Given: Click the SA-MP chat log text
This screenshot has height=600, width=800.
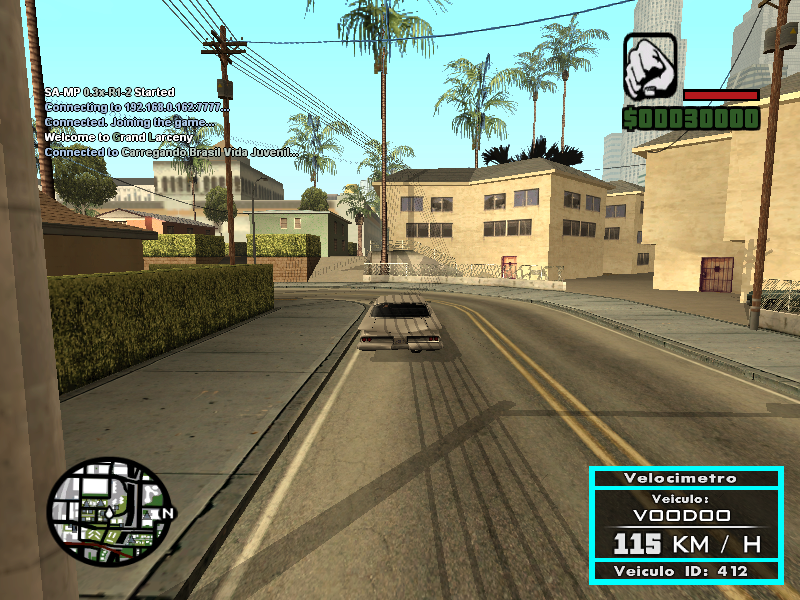Looking at the screenshot, I should [170, 122].
